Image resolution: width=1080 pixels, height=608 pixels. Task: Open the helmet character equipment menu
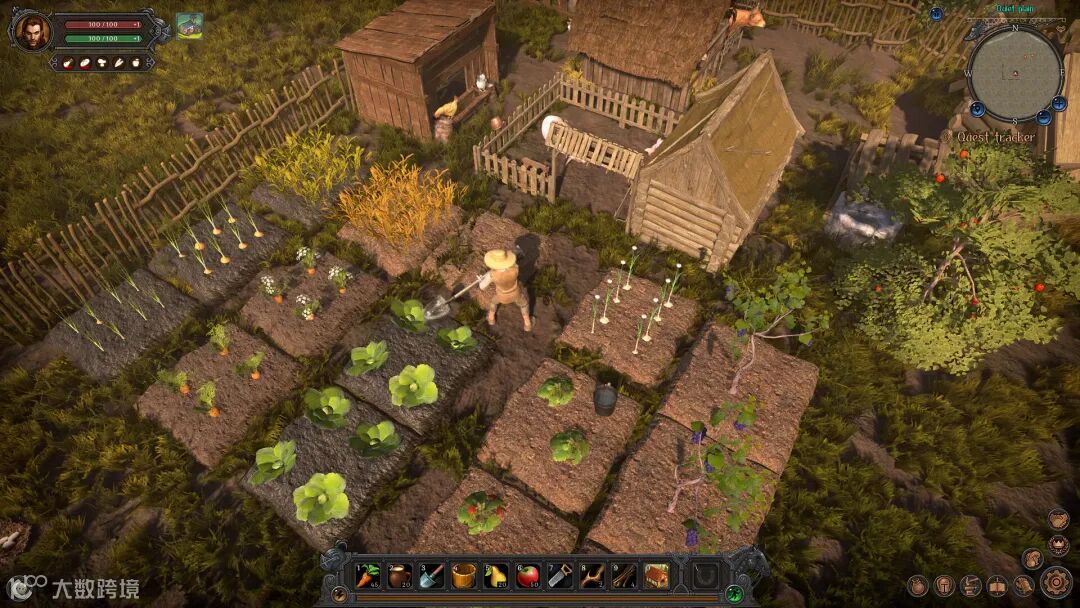944,586
